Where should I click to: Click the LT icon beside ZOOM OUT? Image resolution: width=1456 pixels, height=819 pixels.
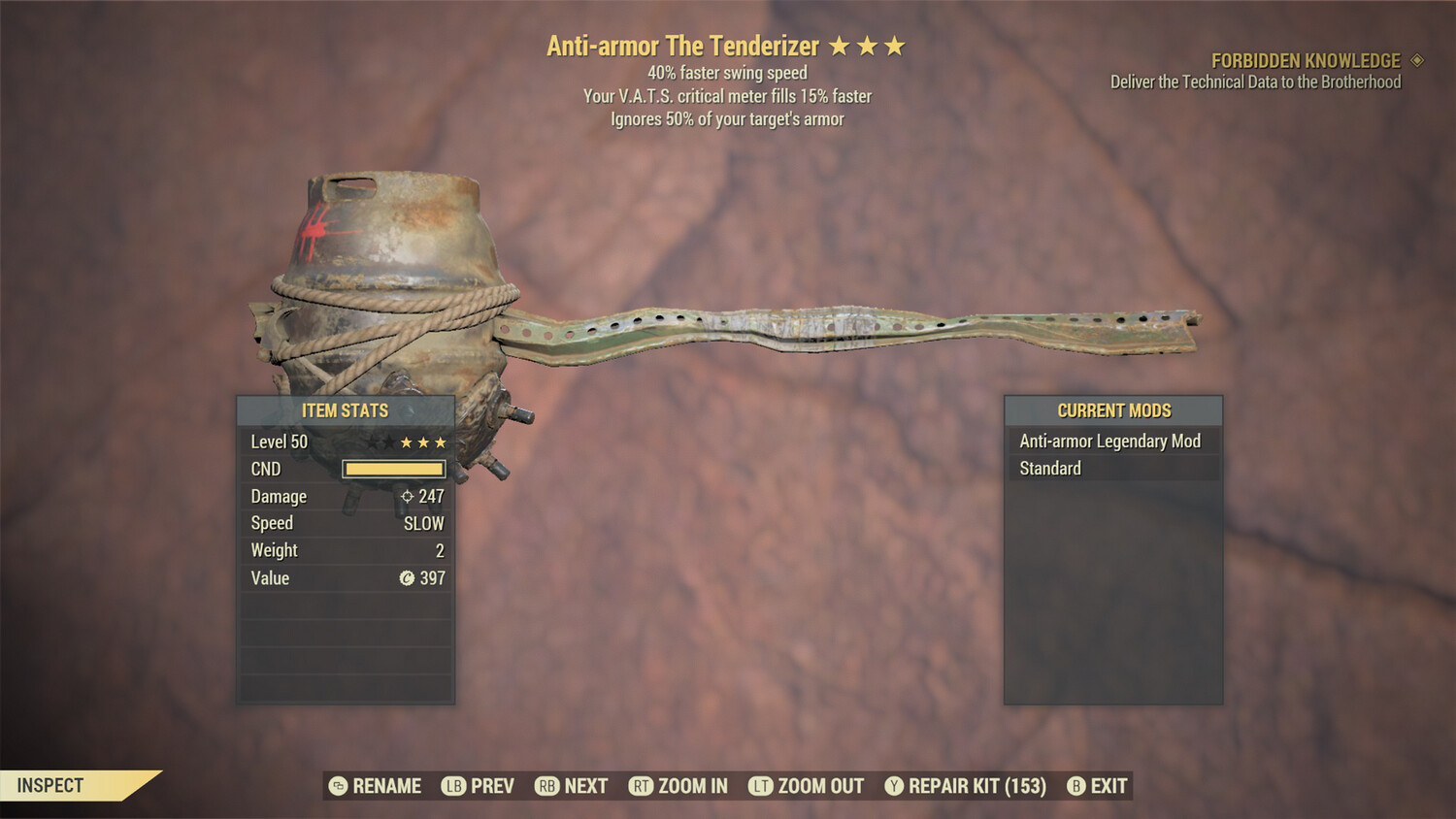coord(762,786)
